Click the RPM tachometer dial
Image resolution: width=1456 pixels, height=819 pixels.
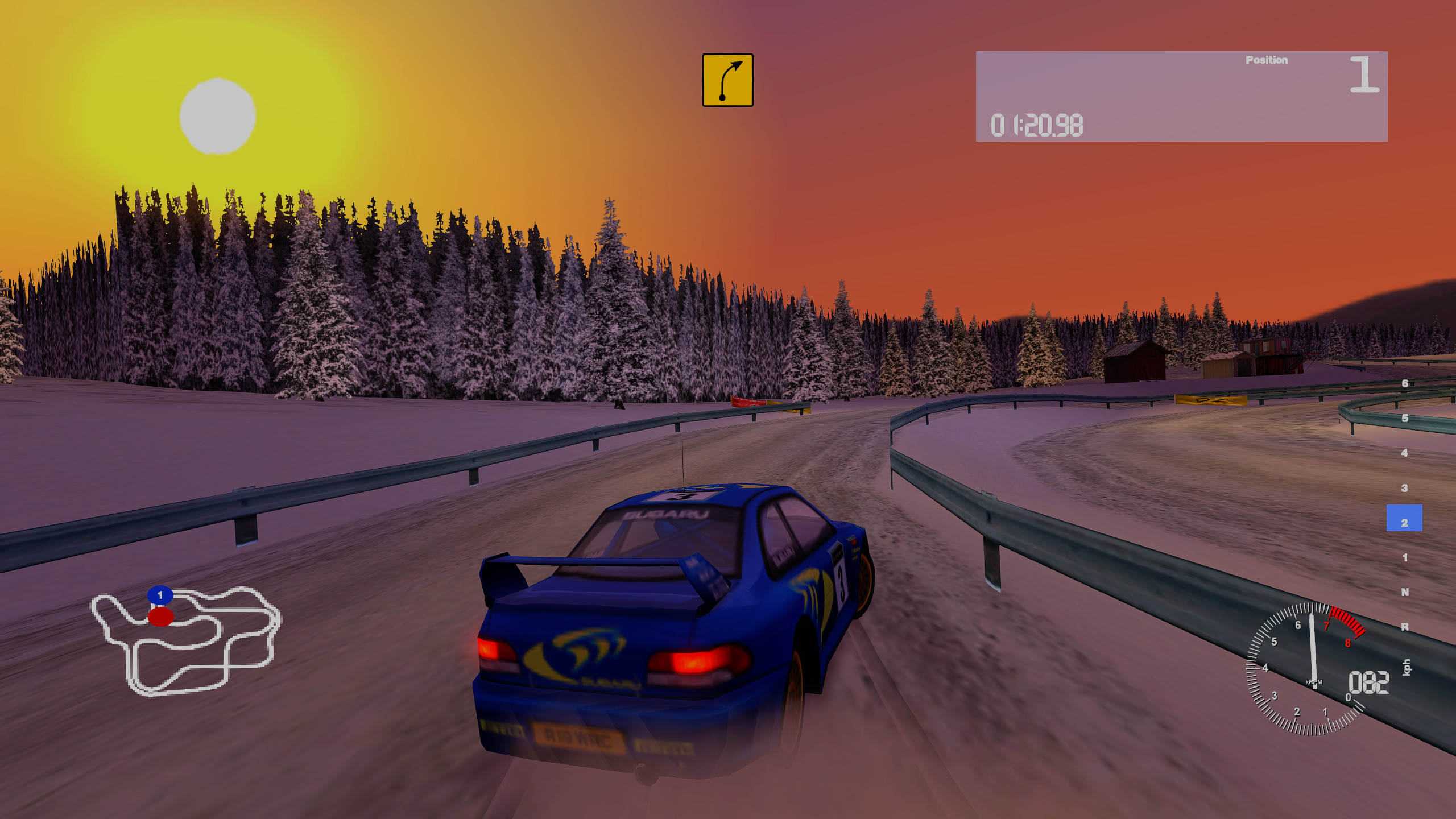click(1305, 669)
